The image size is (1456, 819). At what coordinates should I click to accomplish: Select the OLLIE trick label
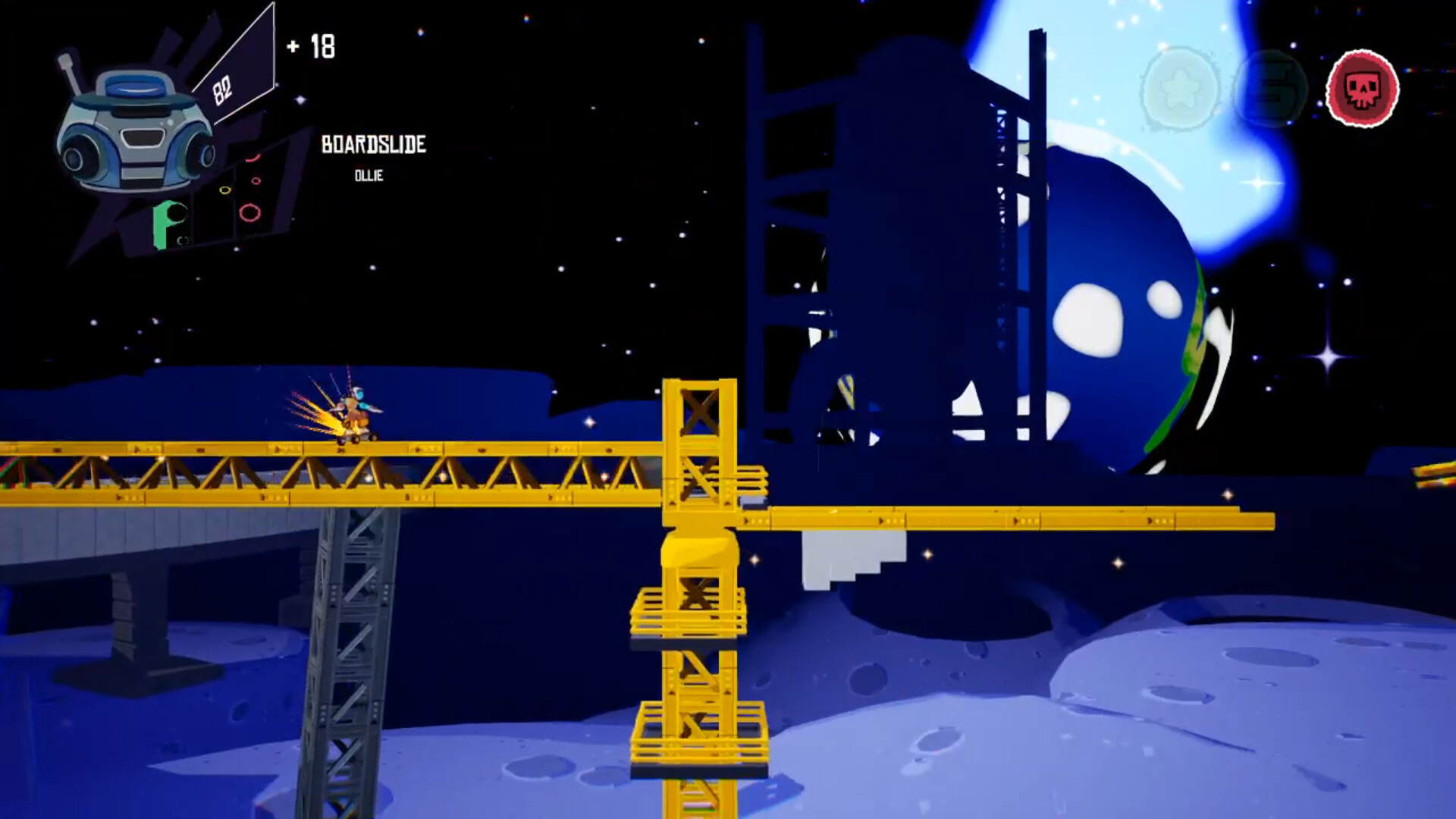pos(370,176)
